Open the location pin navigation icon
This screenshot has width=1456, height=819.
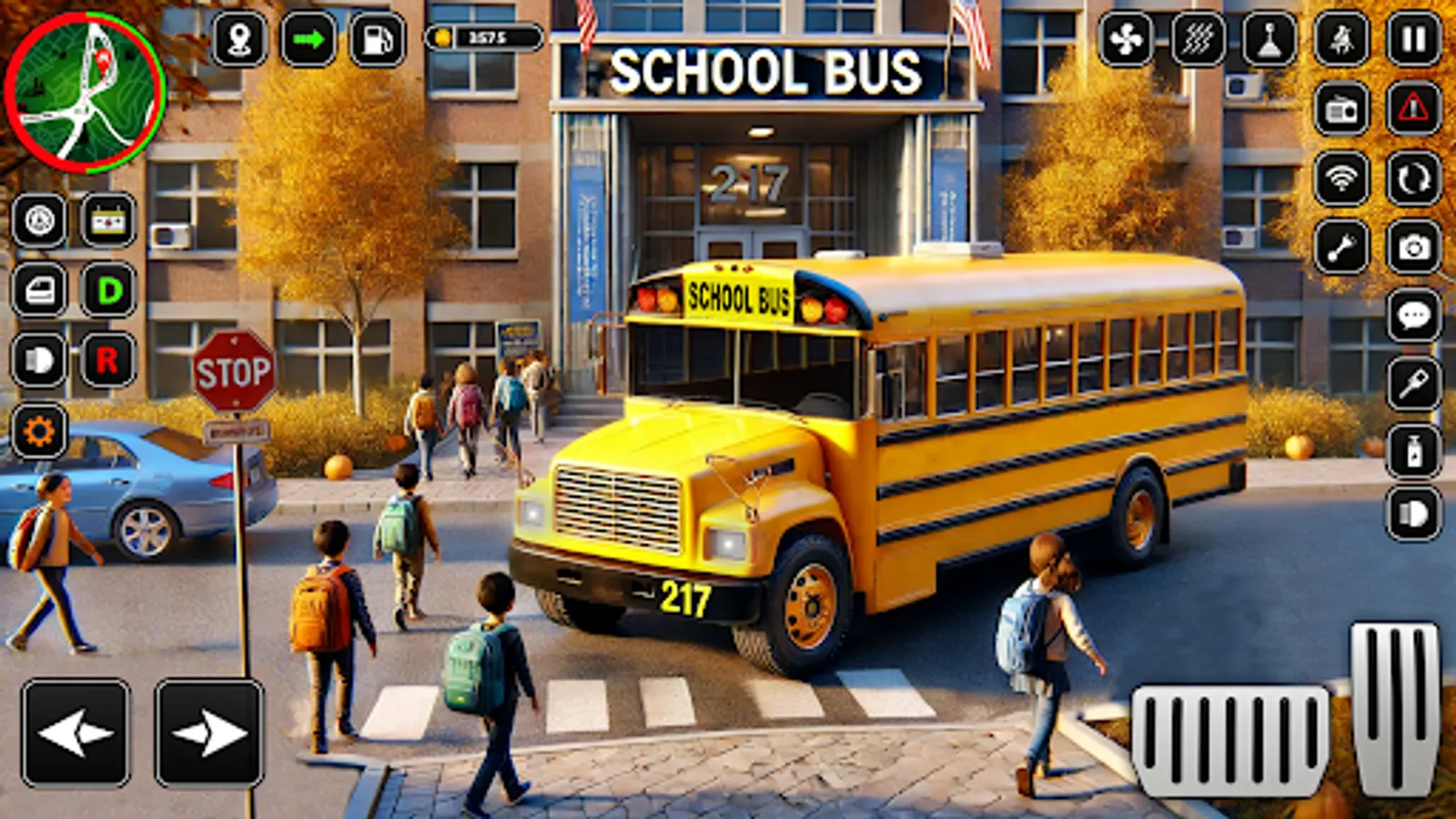tap(238, 40)
